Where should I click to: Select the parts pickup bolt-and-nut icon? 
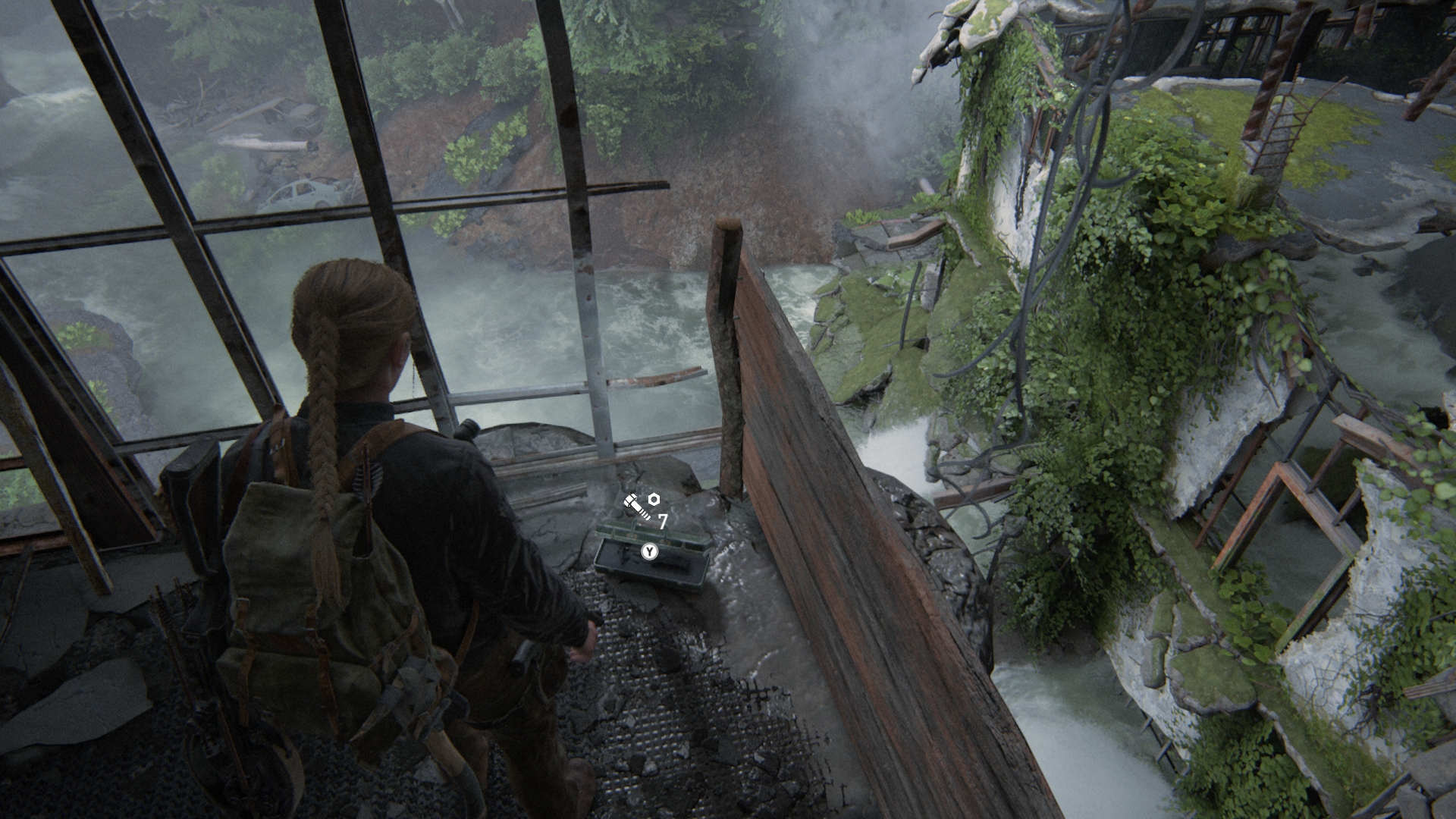click(x=642, y=505)
